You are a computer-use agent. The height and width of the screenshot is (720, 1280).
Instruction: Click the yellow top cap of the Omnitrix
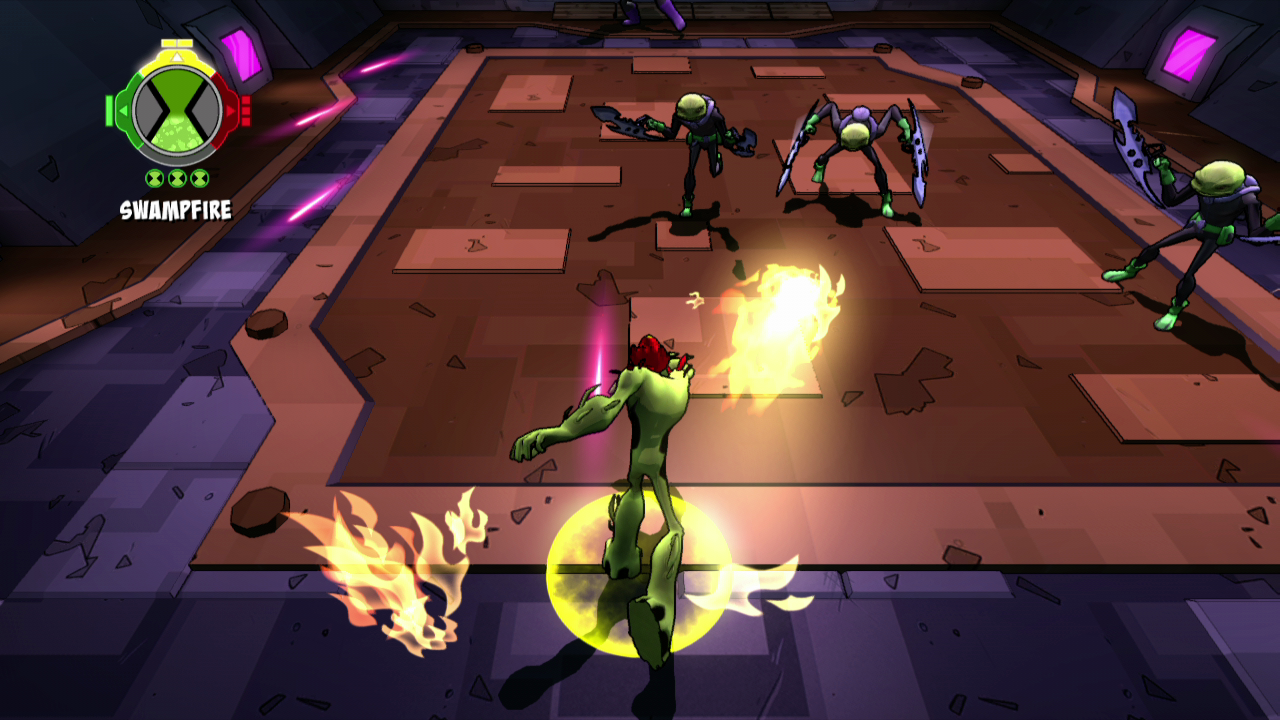pyautogui.click(x=176, y=43)
